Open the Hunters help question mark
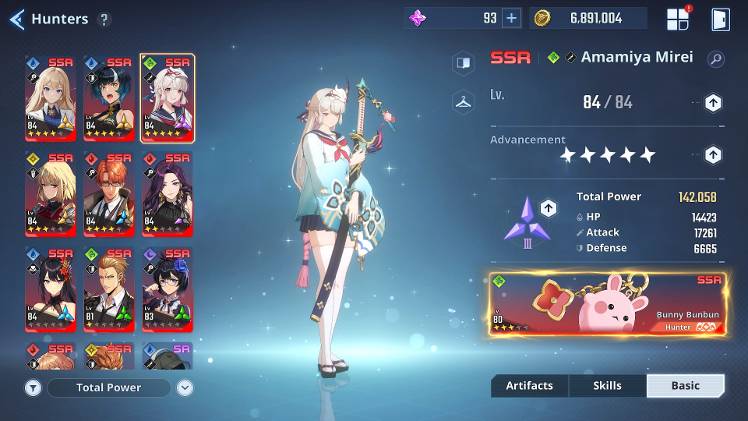748x421 pixels. [105, 19]
